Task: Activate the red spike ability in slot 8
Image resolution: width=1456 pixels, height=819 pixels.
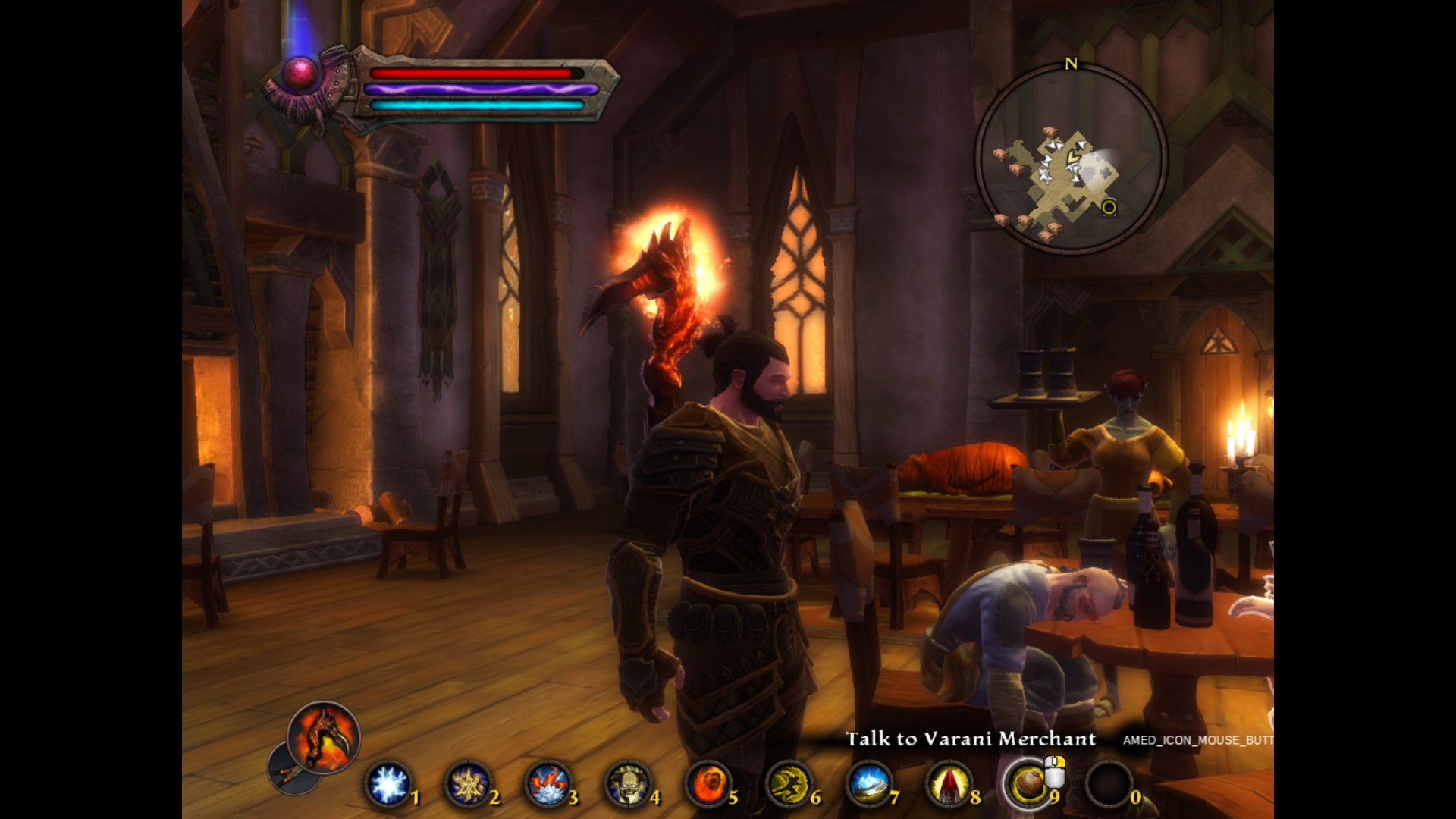Action: tap(949, 784)
